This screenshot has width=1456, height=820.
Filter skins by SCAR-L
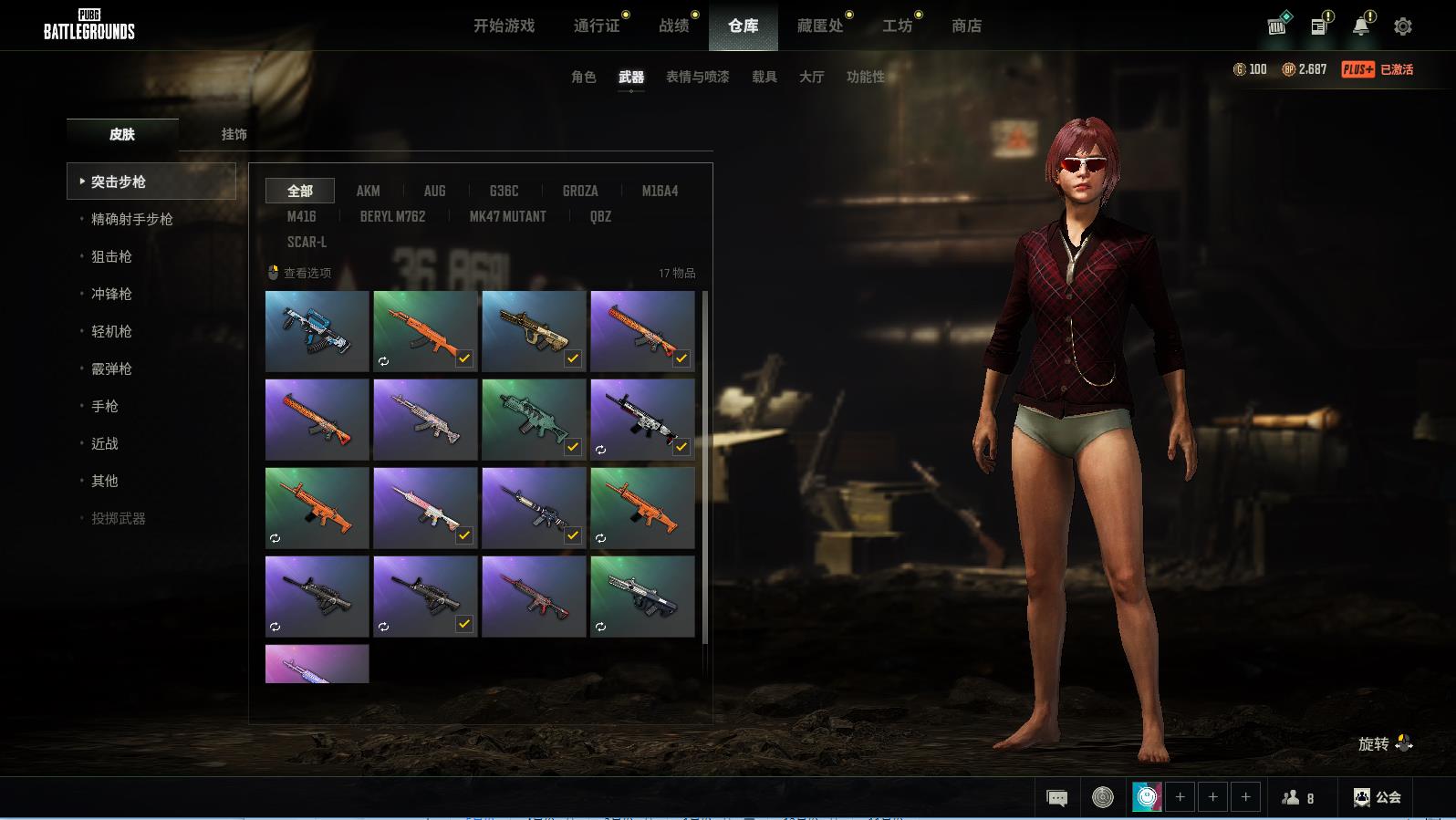[307, 242]
